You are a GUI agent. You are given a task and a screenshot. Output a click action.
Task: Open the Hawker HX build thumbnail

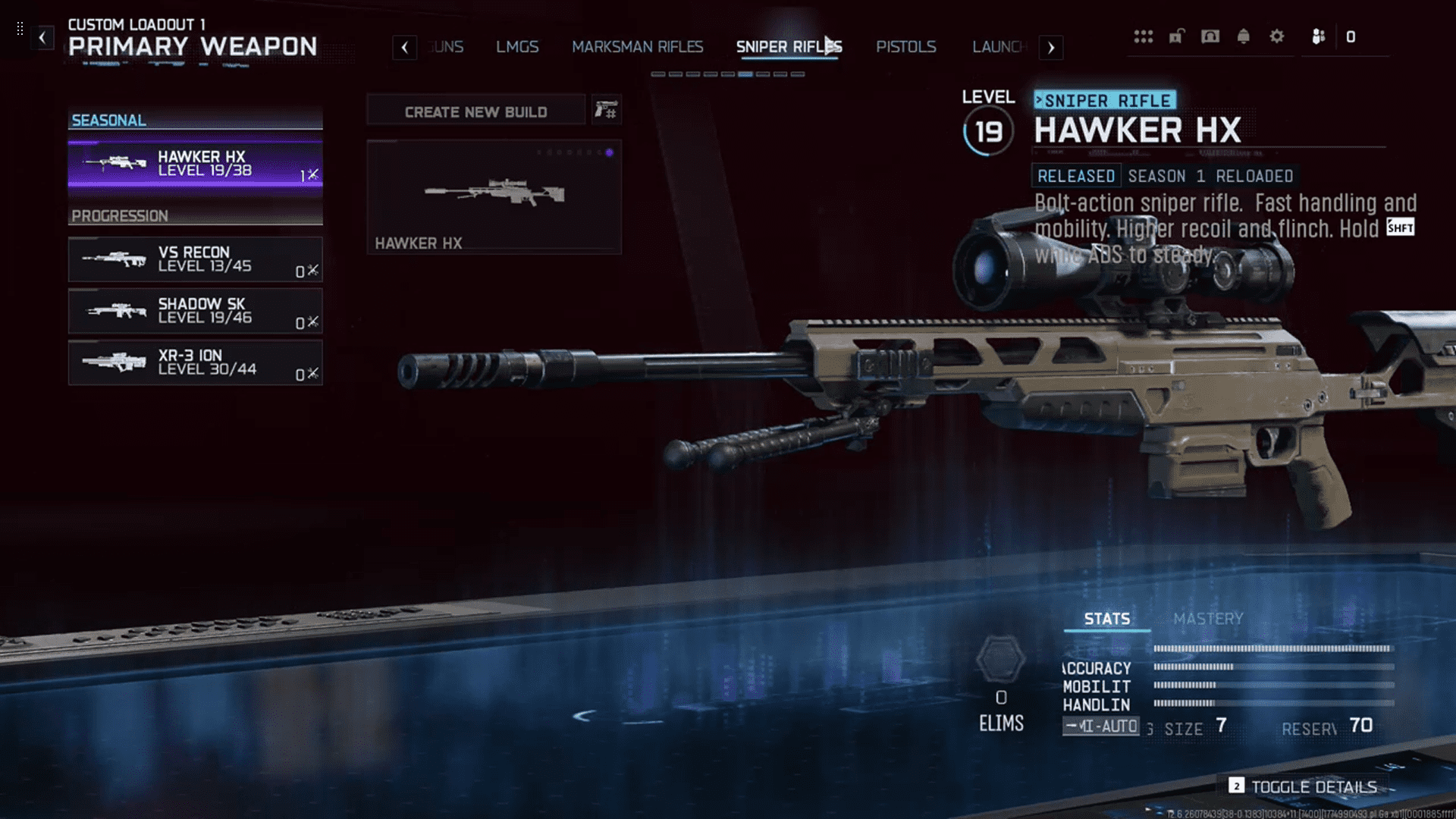click(494, 196)
